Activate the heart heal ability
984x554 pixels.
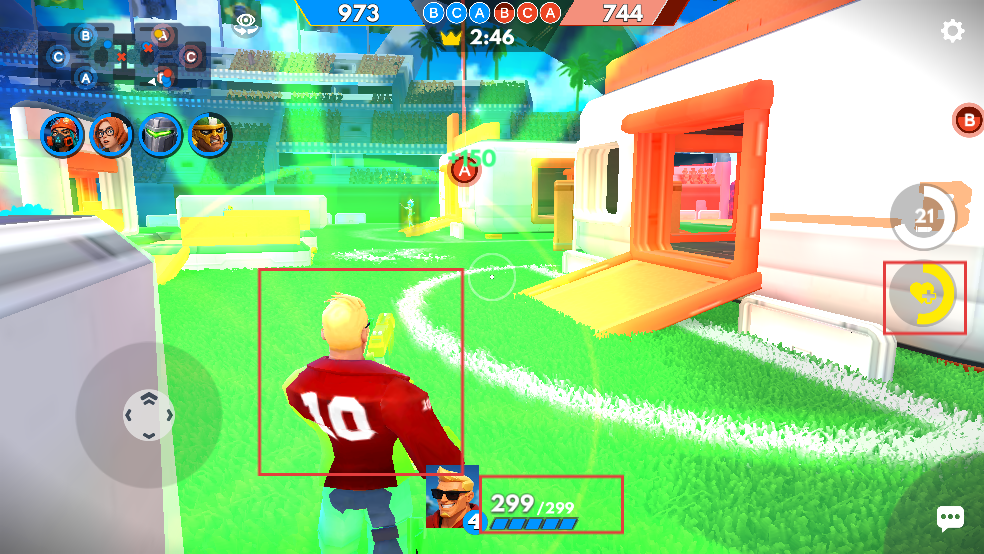(924, 296)
